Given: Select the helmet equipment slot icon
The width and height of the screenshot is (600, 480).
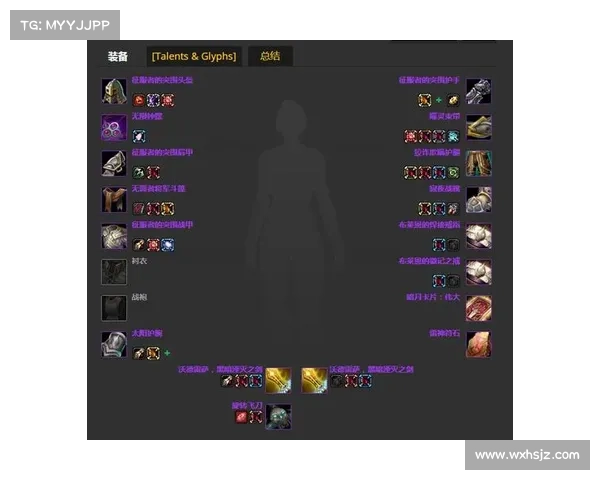Looking at the screenshot, I should (114, 91).
